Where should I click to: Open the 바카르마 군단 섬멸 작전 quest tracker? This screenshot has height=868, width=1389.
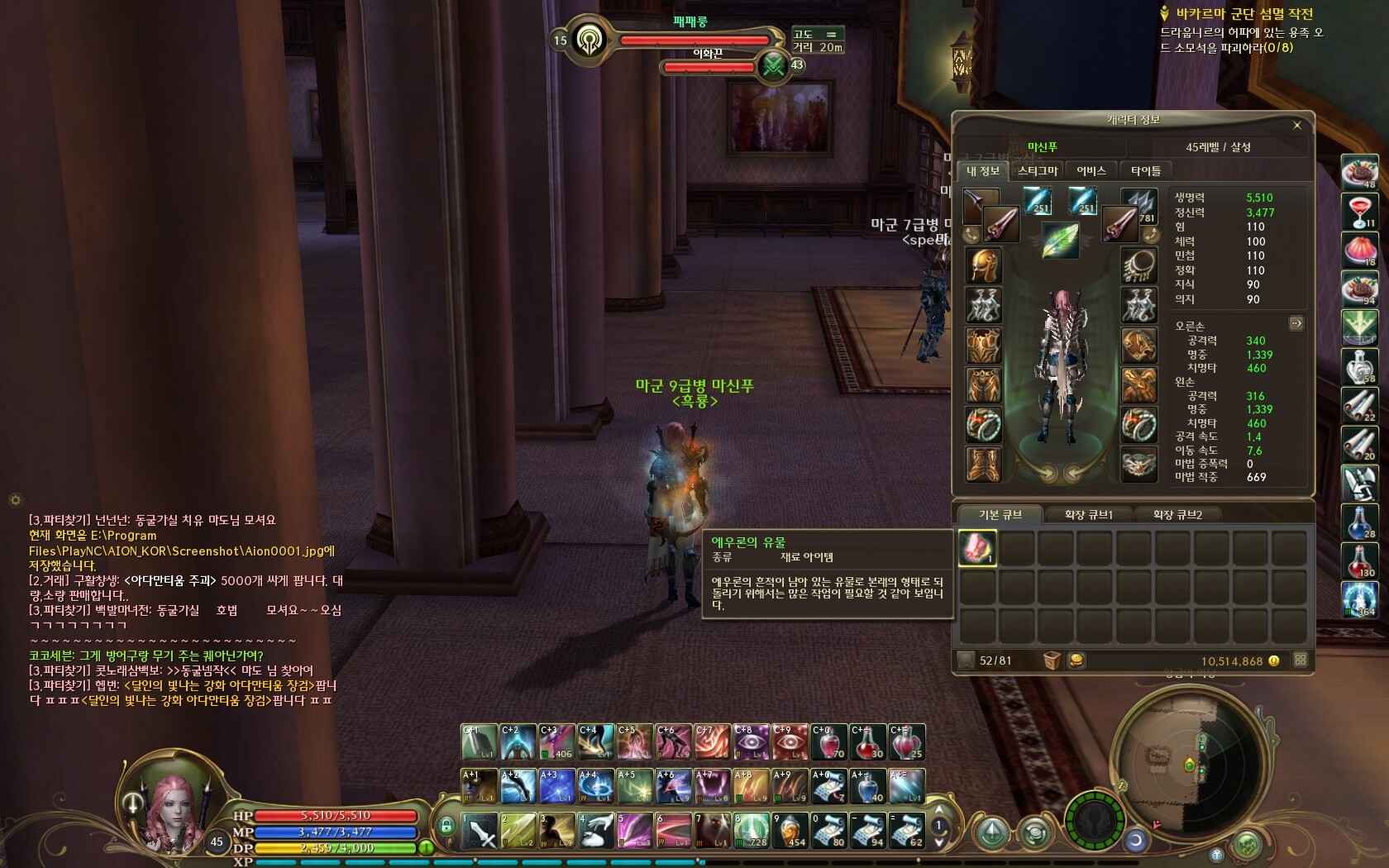pyautogui.click(x=1243, y=14)
